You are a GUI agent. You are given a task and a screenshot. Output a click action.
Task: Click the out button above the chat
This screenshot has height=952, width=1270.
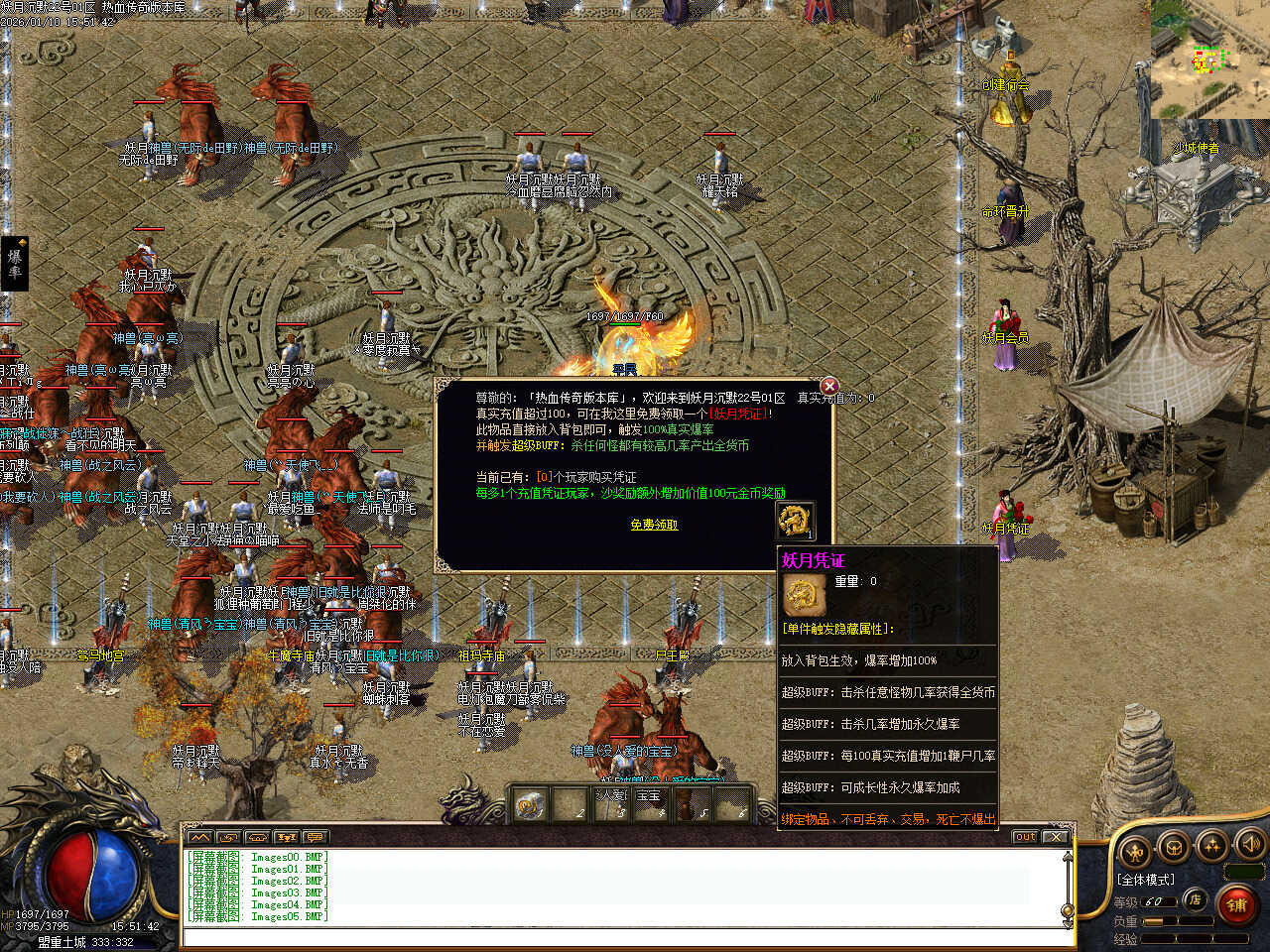pyautogui.click(x=1025, y=837)
